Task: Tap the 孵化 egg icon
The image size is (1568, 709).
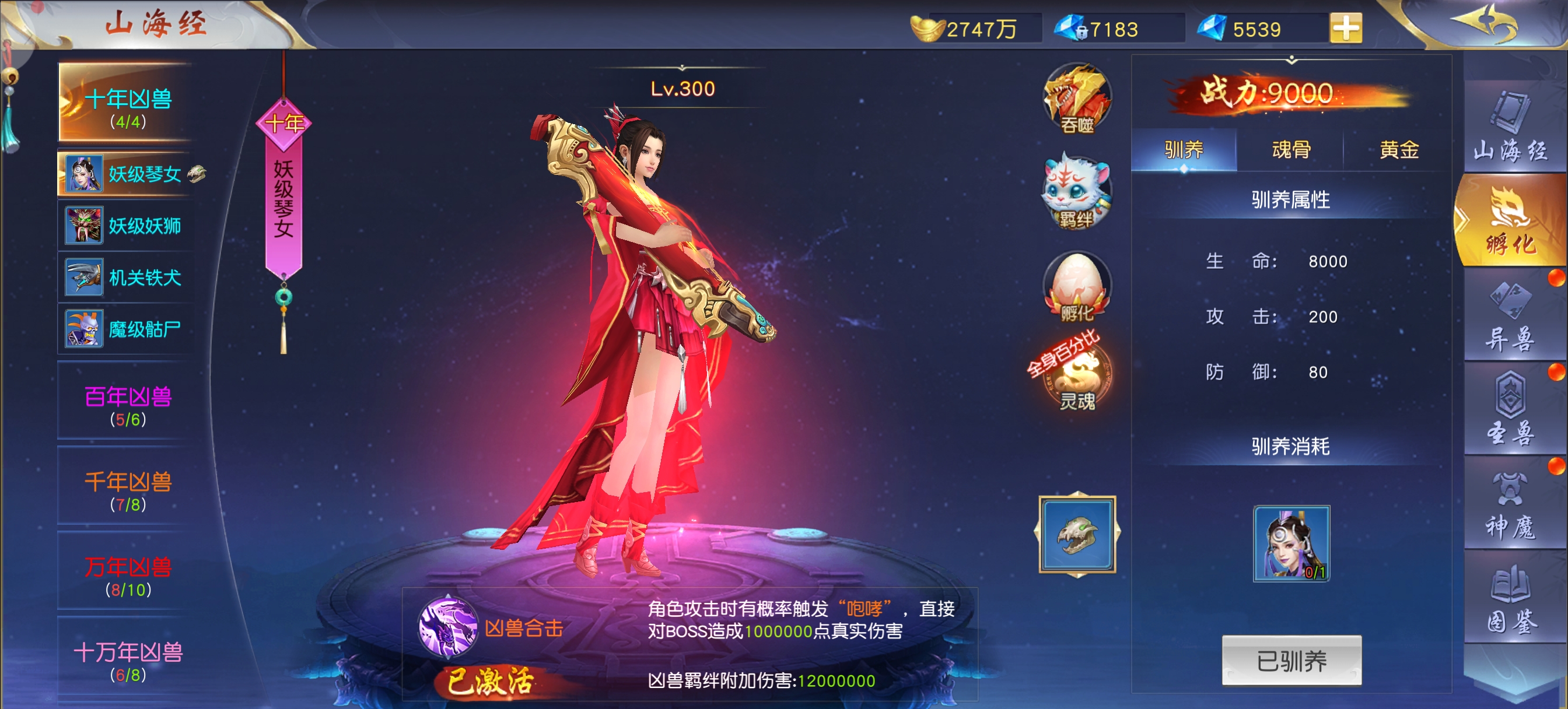Action: pyautogui.click(x=1077, y=287)
